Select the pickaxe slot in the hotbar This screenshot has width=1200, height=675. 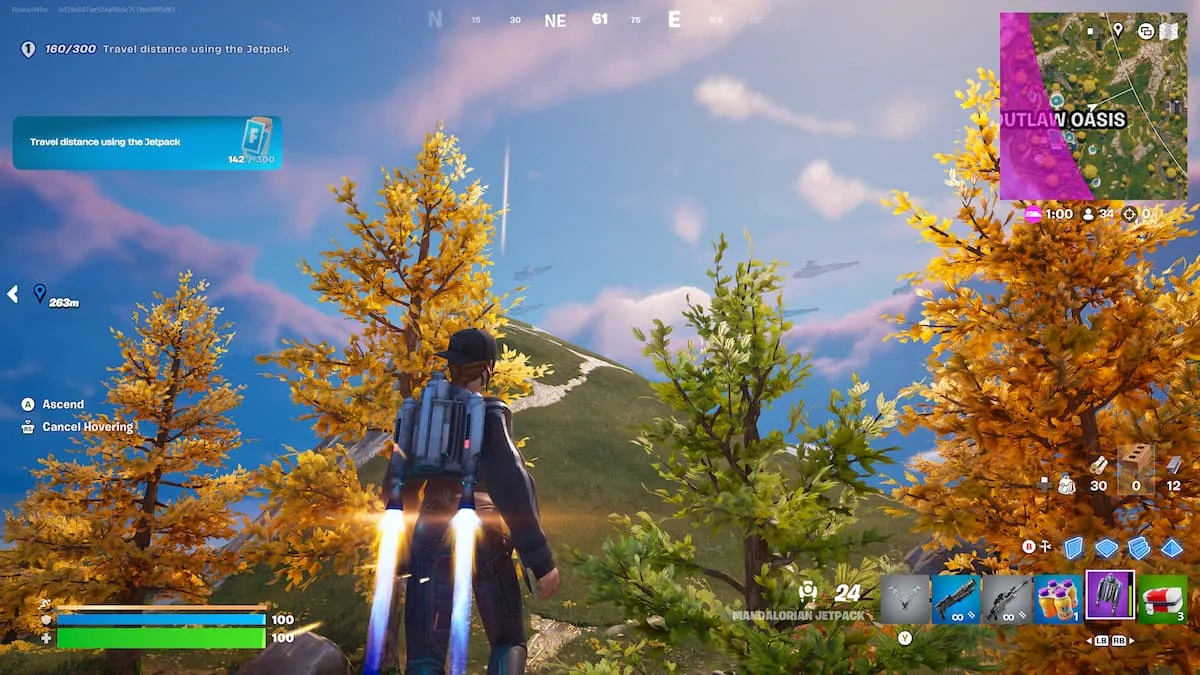(x=905, y=598)
